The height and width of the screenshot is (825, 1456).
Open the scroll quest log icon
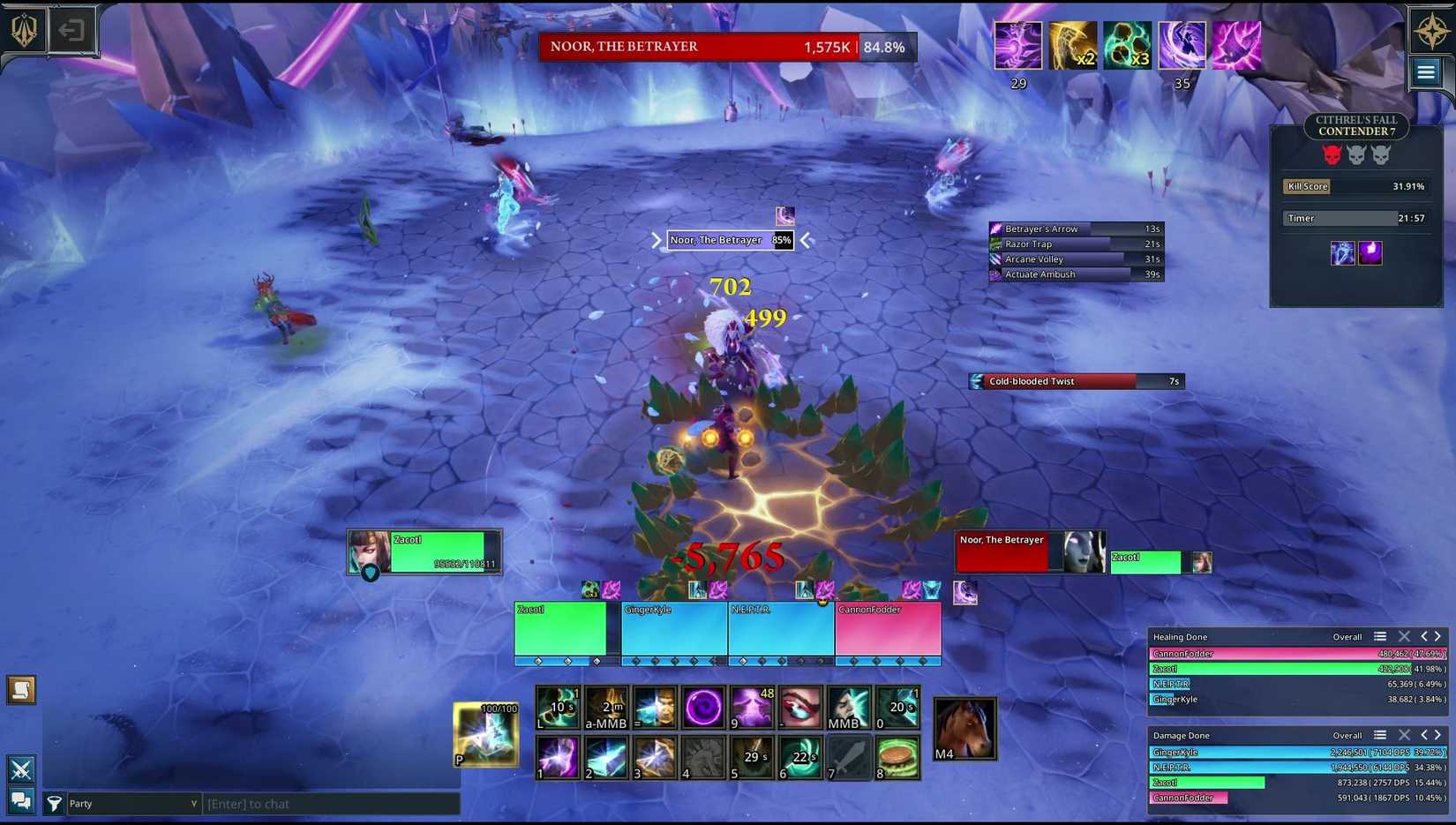21,690
